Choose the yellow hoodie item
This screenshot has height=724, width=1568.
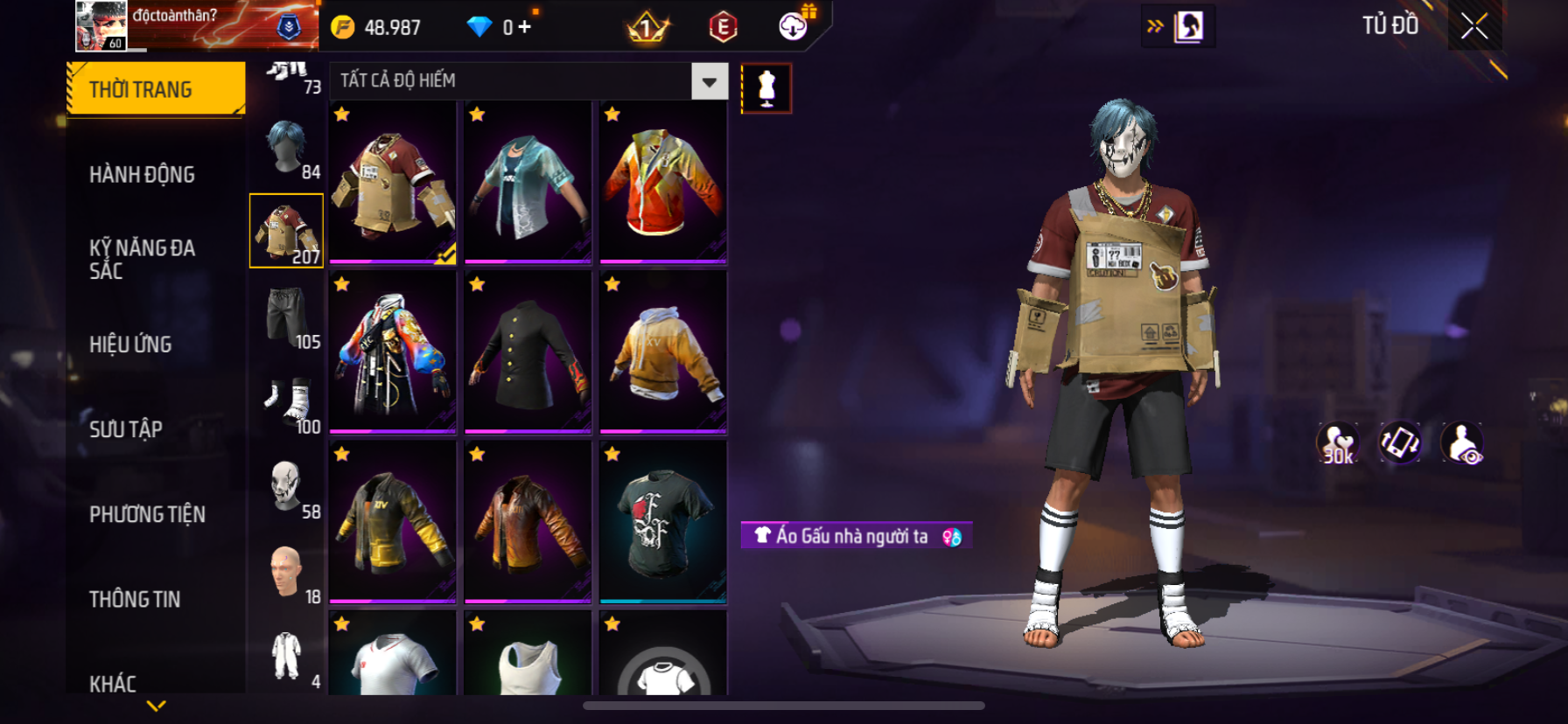tap(663, 352)
